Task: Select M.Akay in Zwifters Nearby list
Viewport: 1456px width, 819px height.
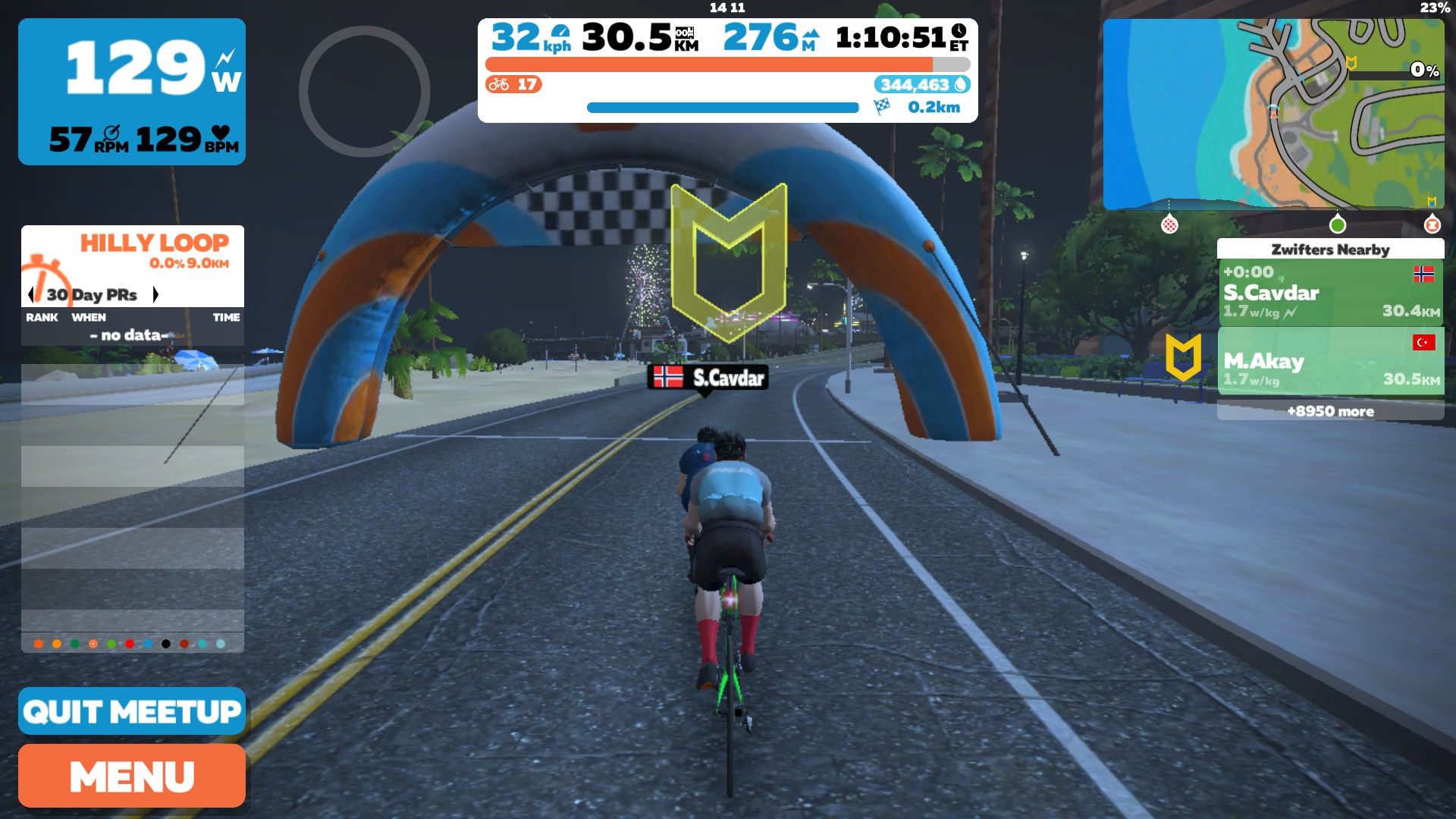Action: point(1330,362)
